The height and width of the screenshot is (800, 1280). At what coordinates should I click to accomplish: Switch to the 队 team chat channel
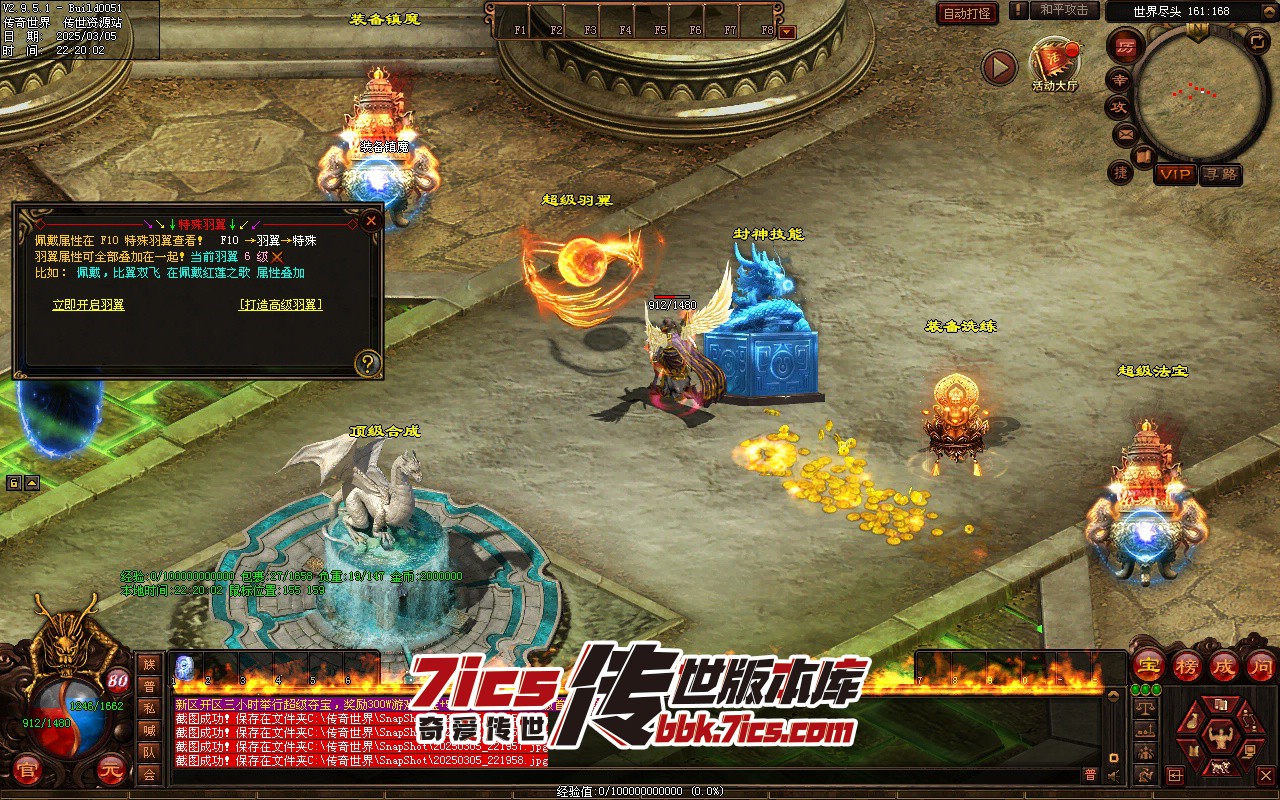149,752
